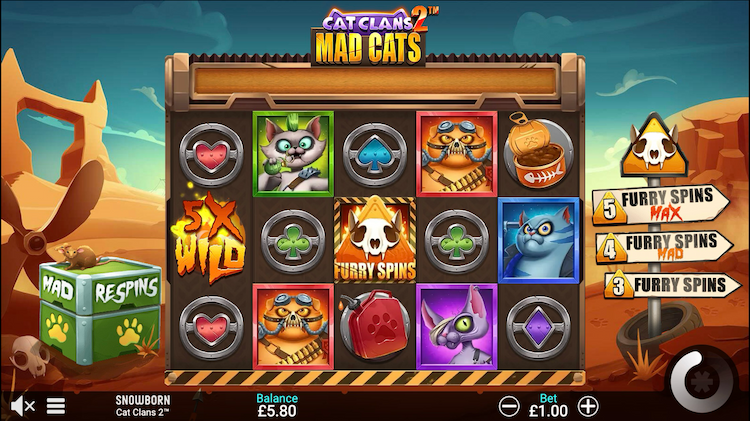This screenshot has height=421, width=750.
Task: Spin the reels with the round spin button
Action: (x=699, y=379)
